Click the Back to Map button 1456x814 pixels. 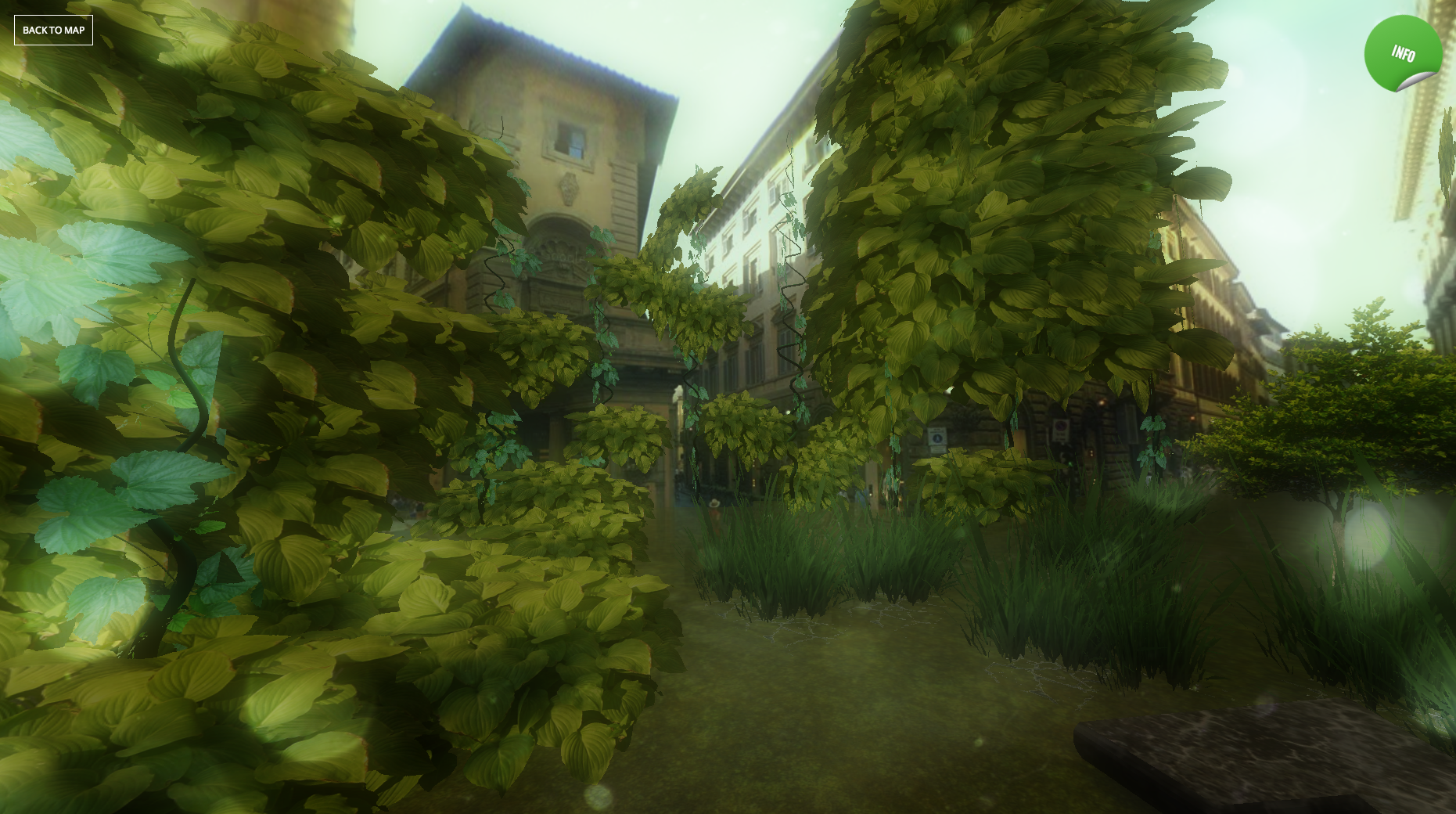click(53, 31)
